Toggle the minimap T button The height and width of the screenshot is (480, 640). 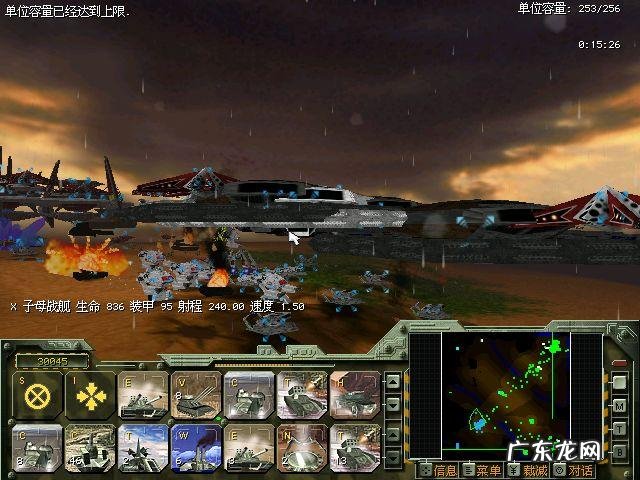pos(620,429)
